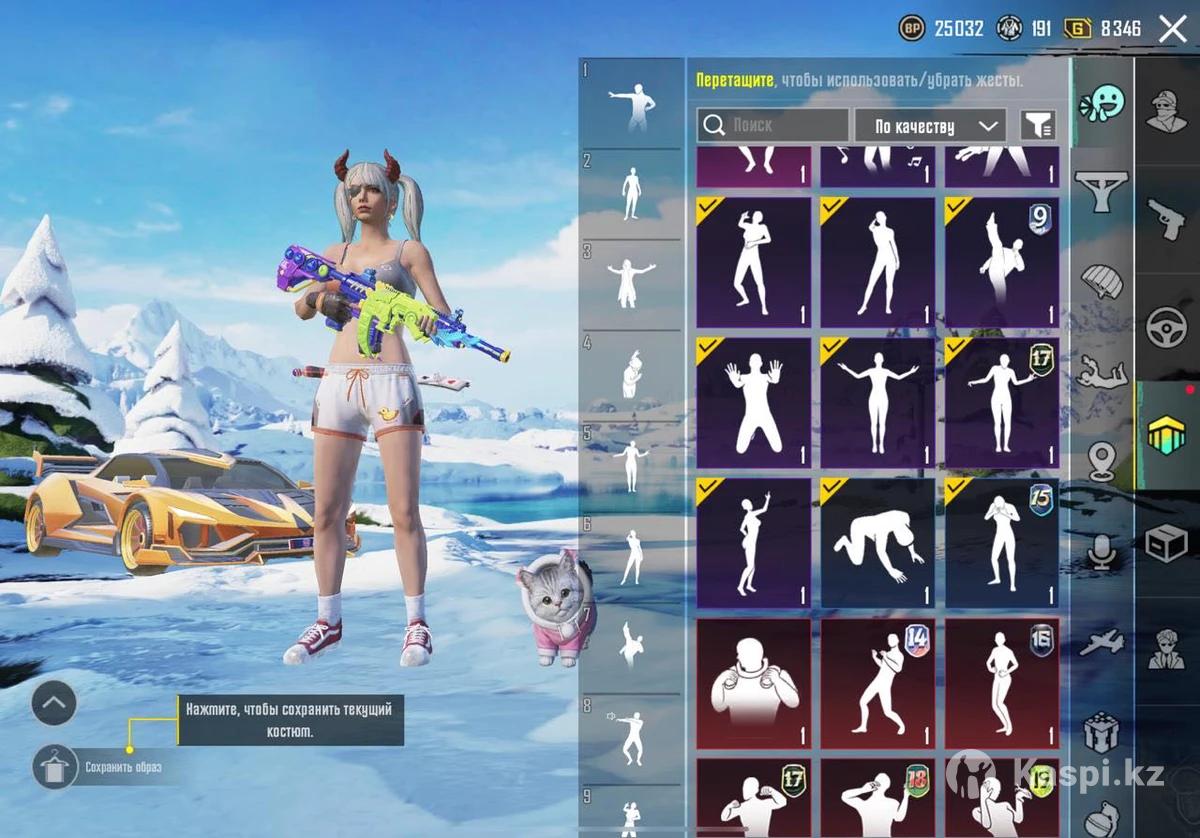Open the crate box tab
The width and height of the screenshot is (1200, 838).
tap(1167, 543)
